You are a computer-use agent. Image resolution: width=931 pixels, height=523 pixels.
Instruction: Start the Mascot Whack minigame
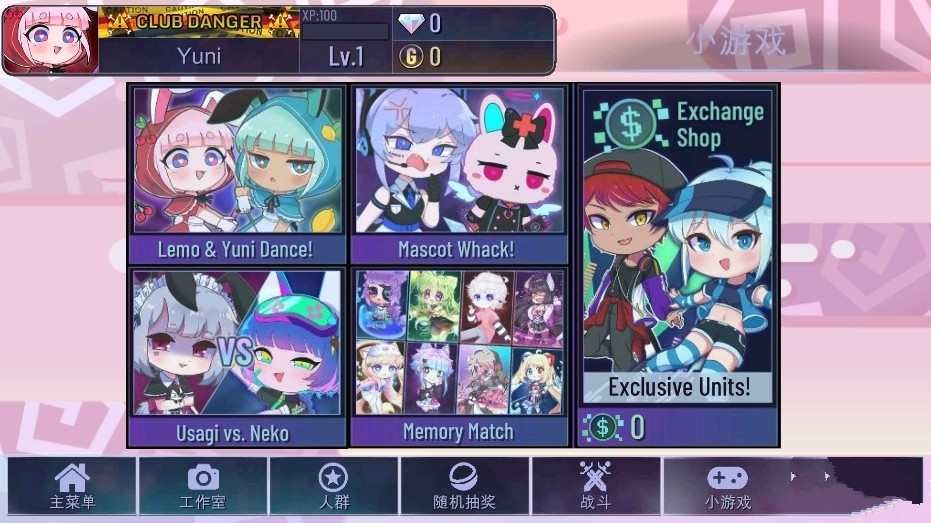458,174
